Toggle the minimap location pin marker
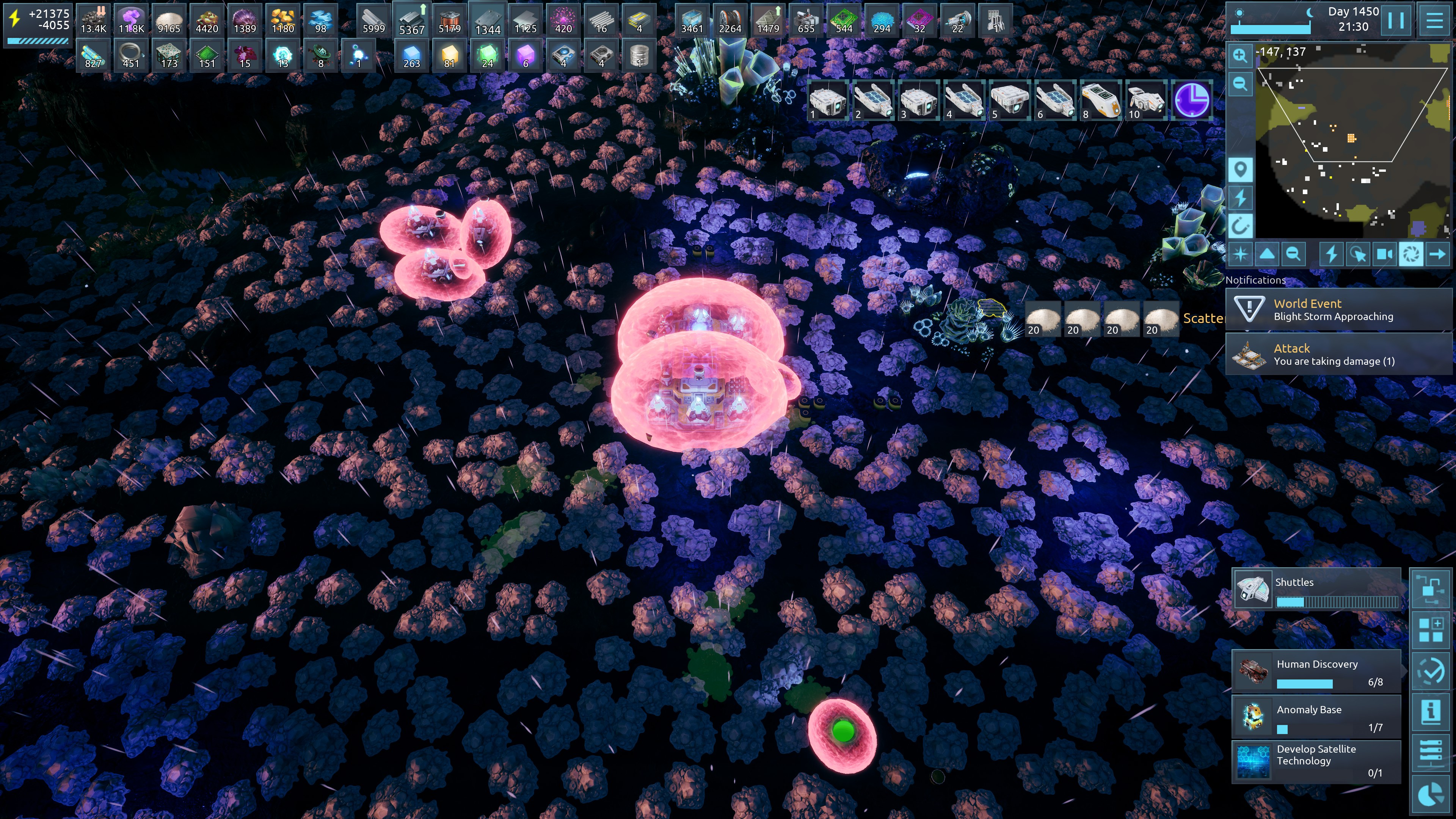Image resolution: width=1456 pixels, height=819 pixels. pos(1240,169)
